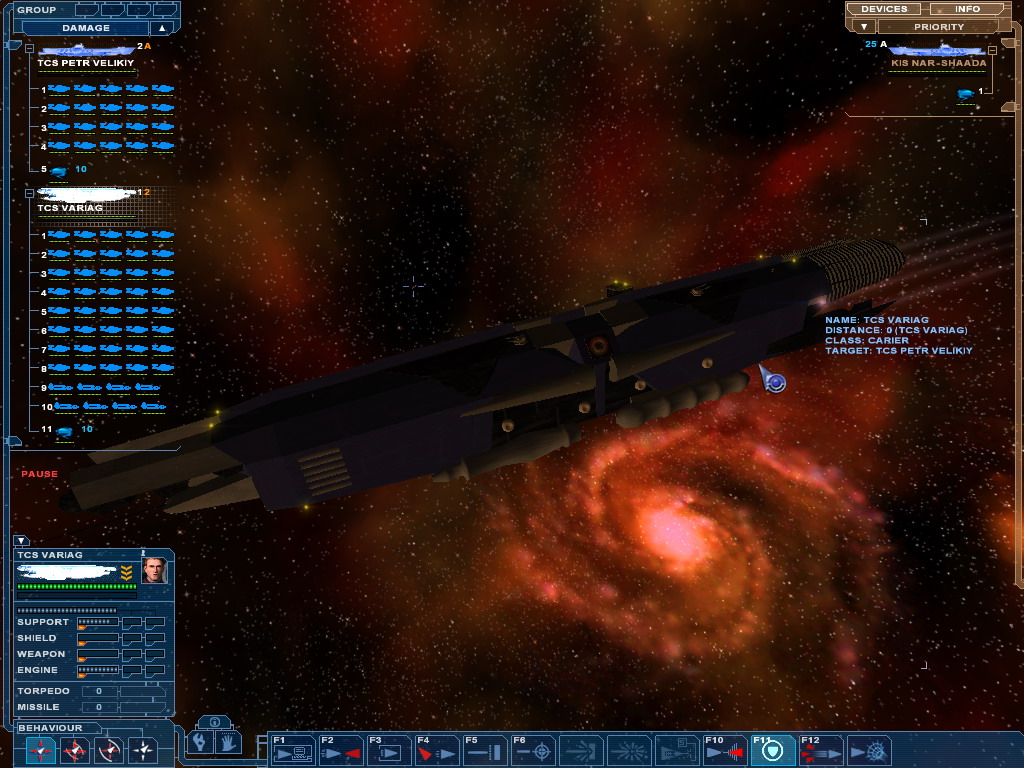Select TCS Variag in the fleet list
Screen dimensions: 1024x768
click(70, 208)
